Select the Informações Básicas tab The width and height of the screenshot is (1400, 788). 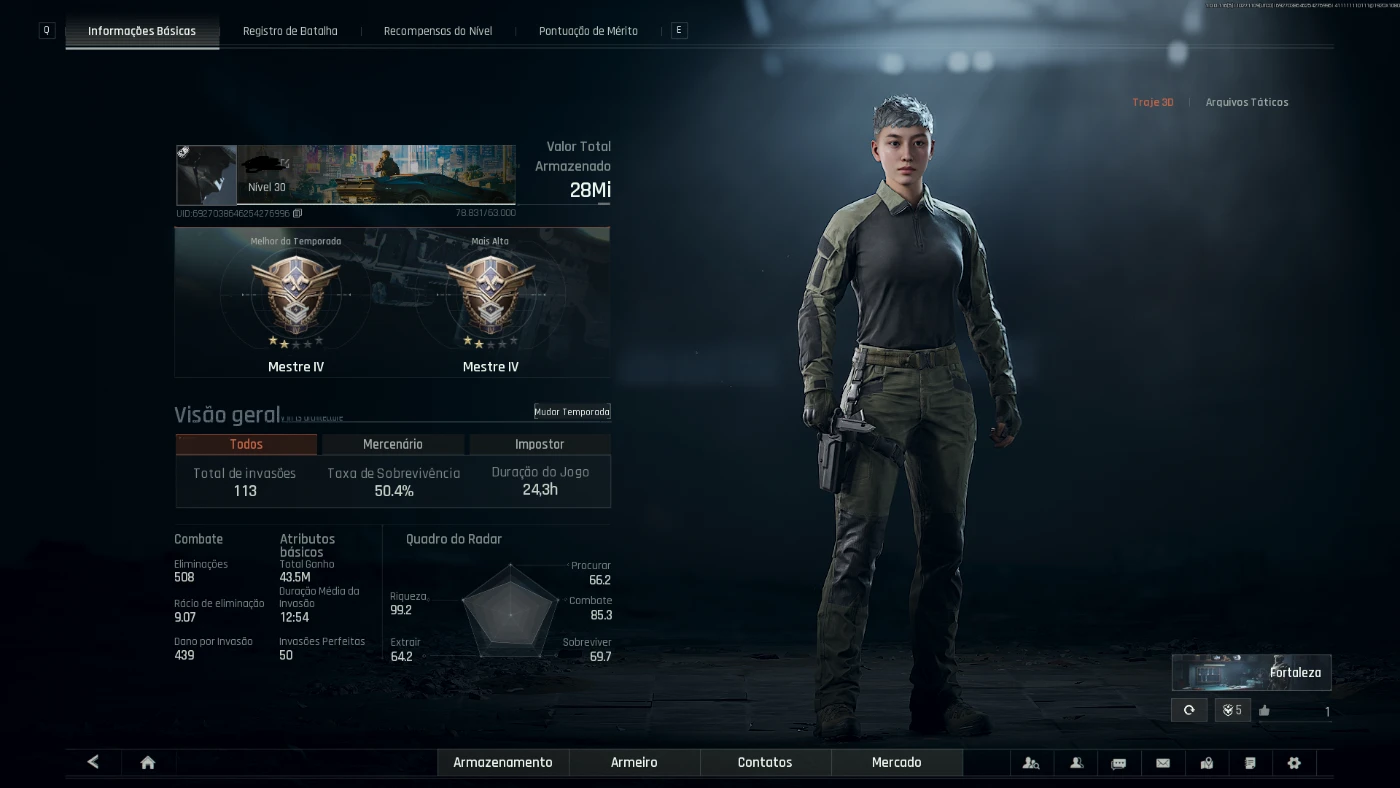[x=142, y=31]
